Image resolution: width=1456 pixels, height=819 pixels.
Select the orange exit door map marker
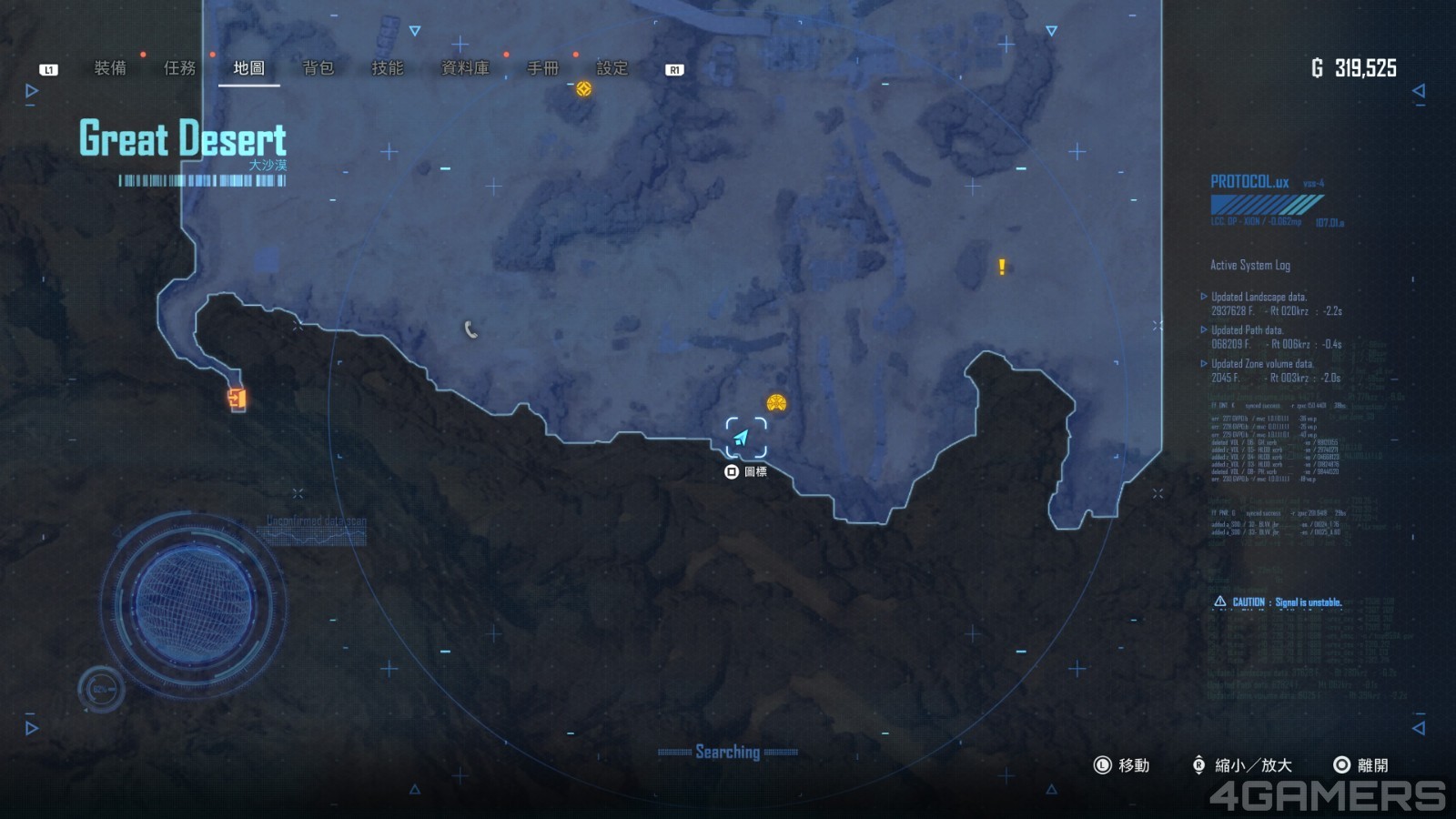click(x=237, y=399)
